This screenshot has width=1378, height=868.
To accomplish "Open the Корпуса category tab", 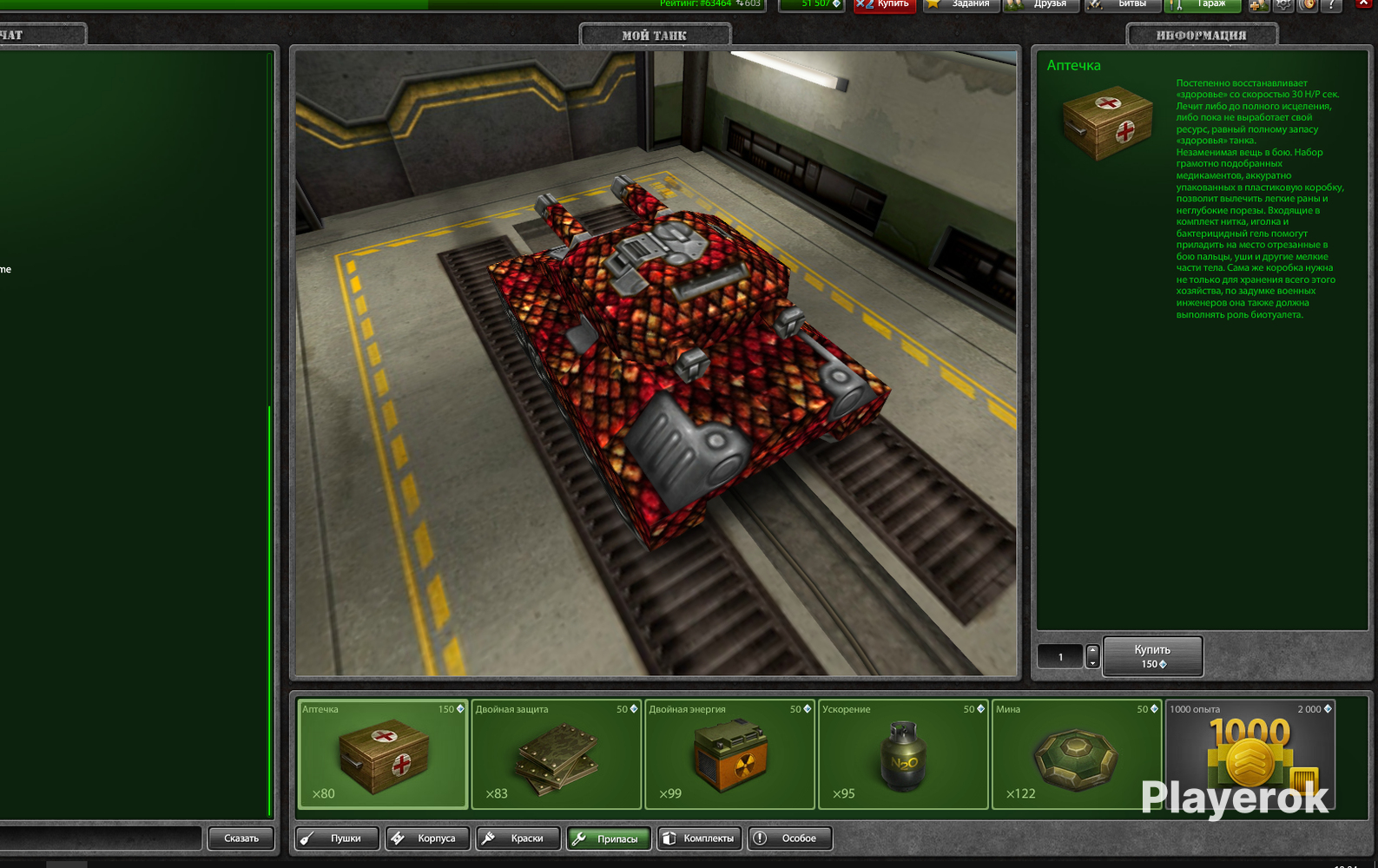I will [x=427, y=838].
